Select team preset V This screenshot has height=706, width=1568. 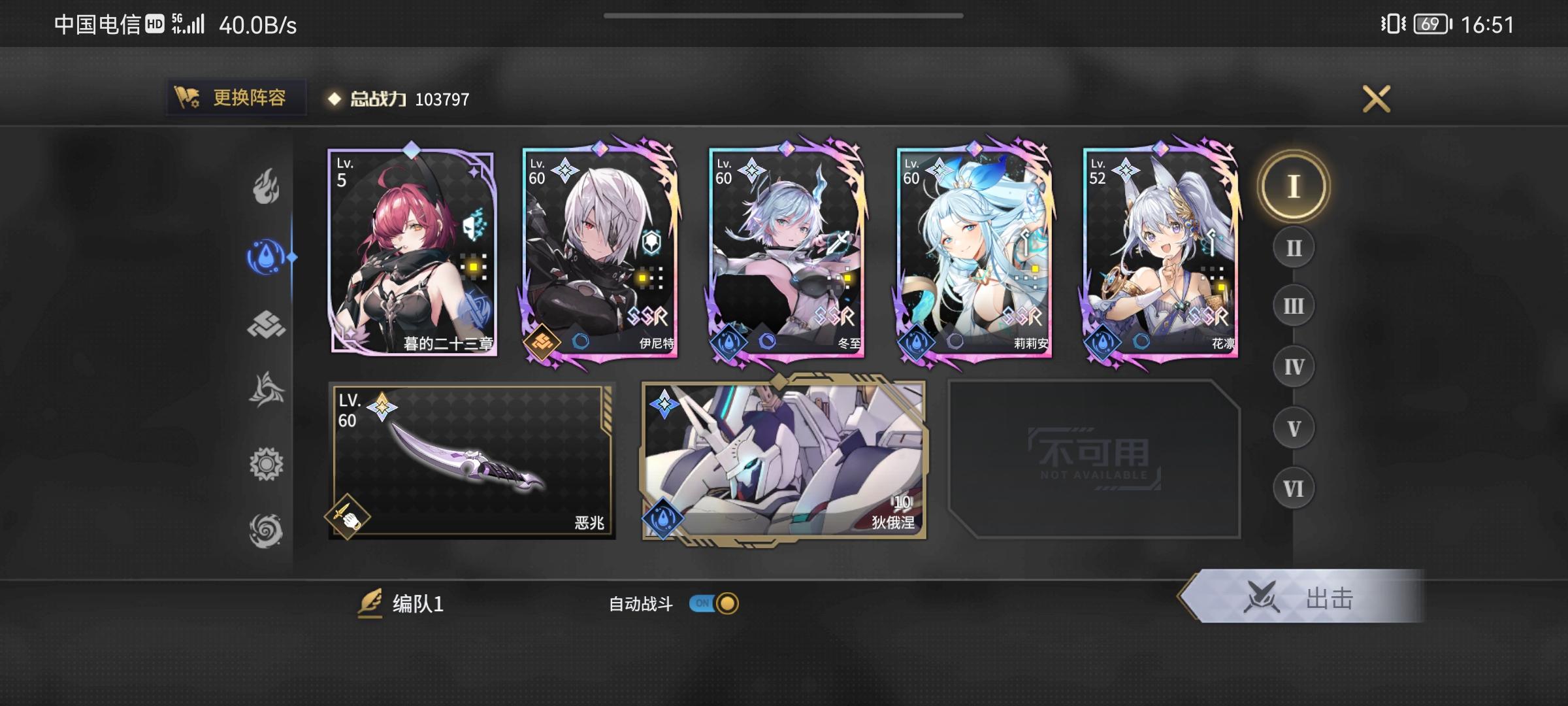coord(1292,426)
